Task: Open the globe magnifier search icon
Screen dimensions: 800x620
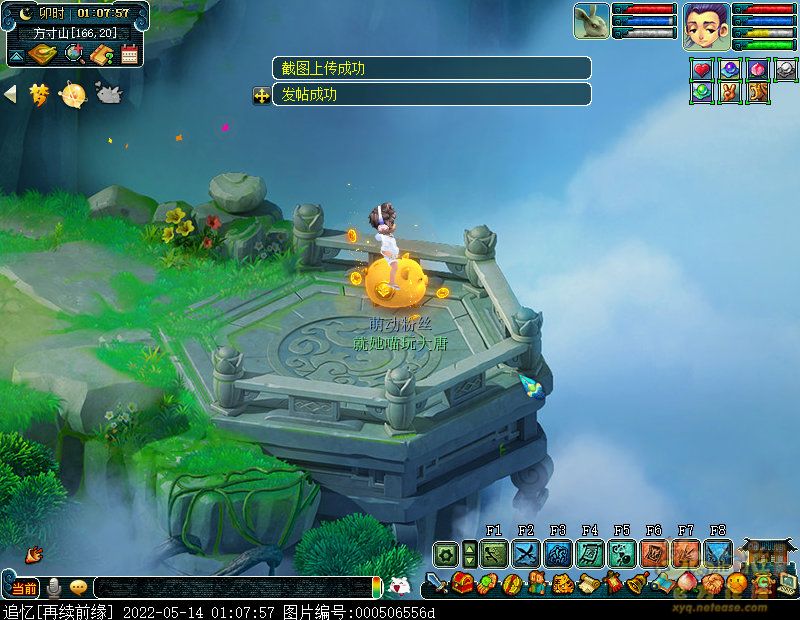Action: click(x=74, y=54)
